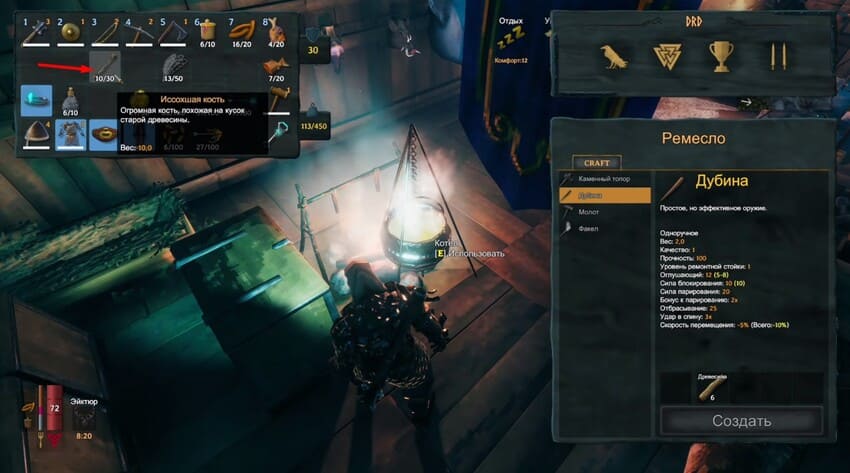Select the pickaxe in hotbar slot 4
850x473 pixels.
coord(139,33)
